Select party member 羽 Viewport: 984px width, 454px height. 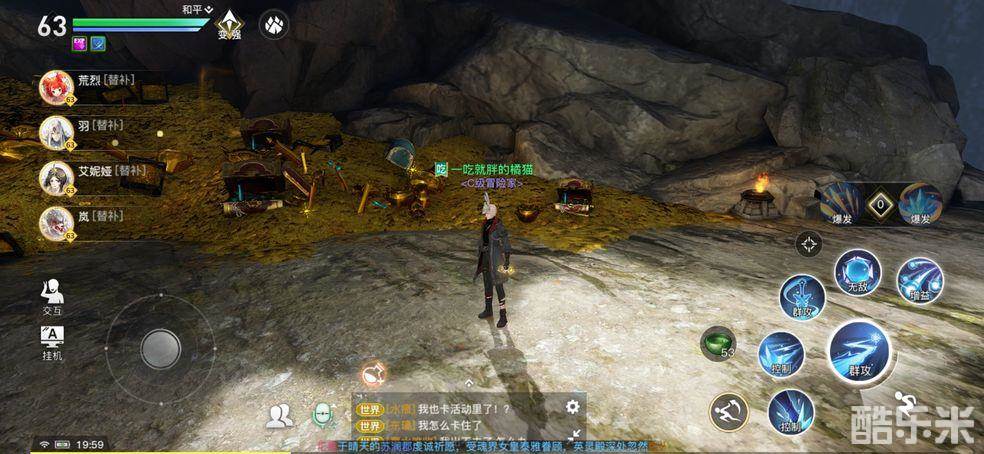click(x=55, y=132)
